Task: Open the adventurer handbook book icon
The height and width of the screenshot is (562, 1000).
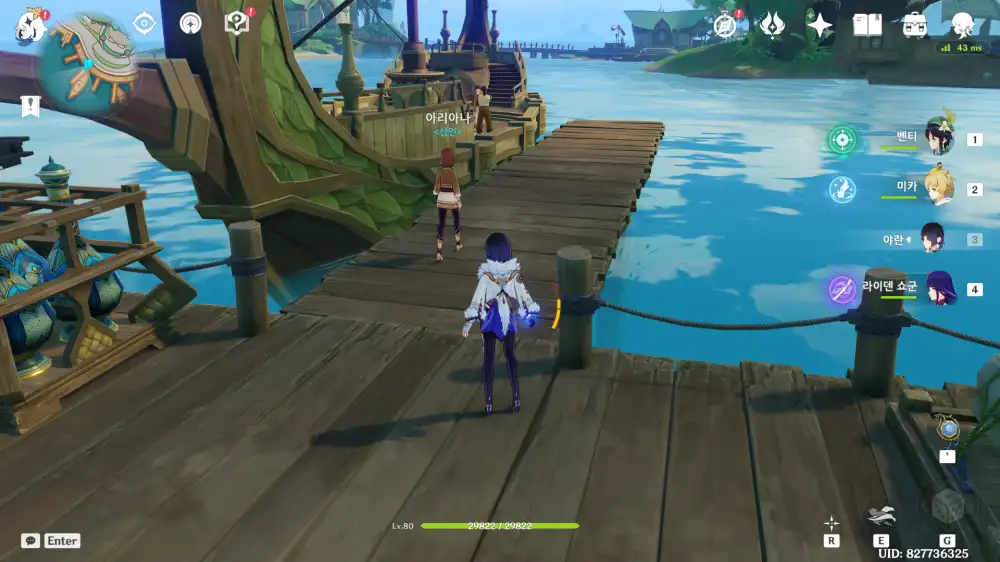Action: [867, 25]
